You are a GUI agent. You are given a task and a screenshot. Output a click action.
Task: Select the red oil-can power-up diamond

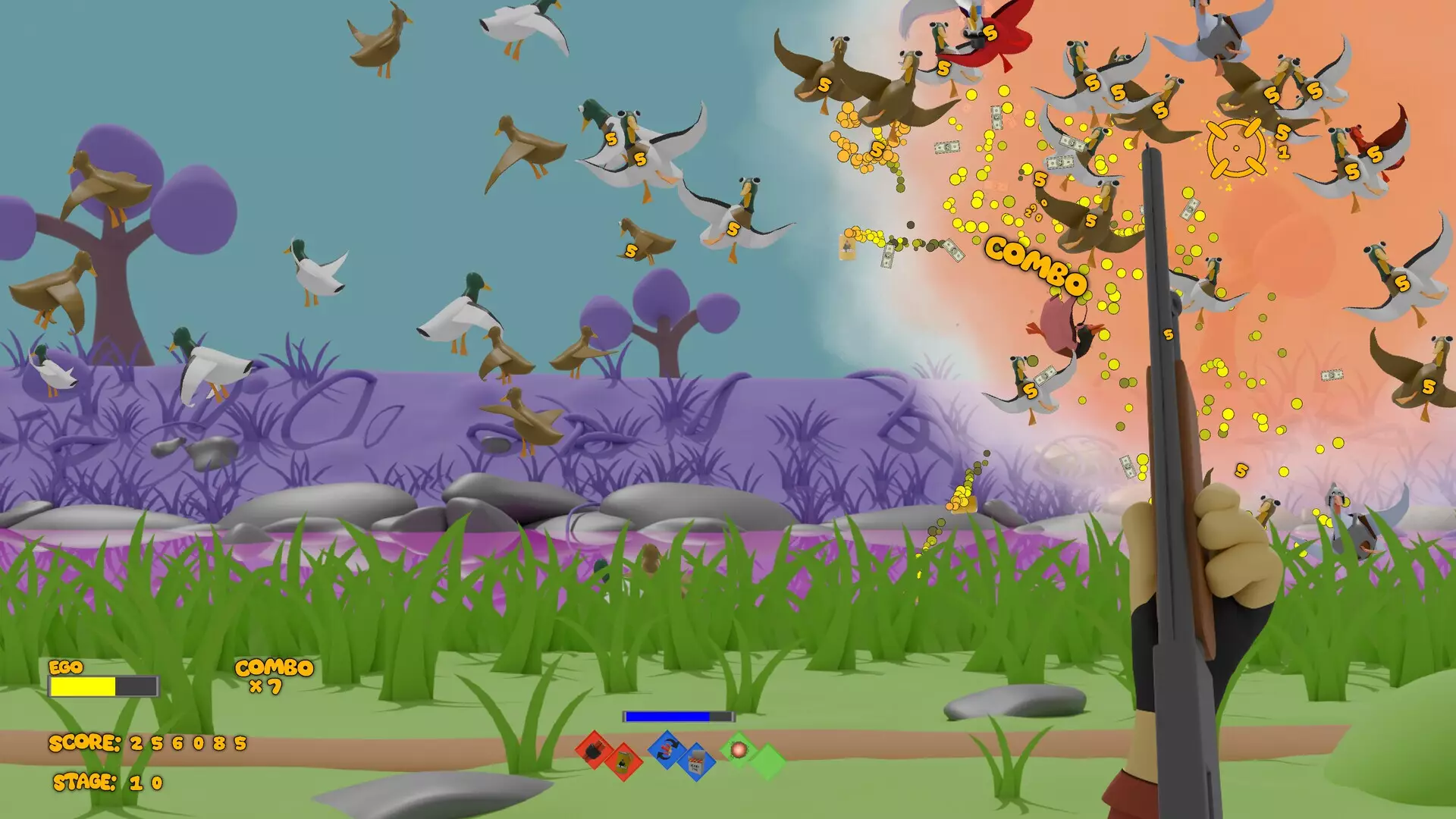pos(623,762)
